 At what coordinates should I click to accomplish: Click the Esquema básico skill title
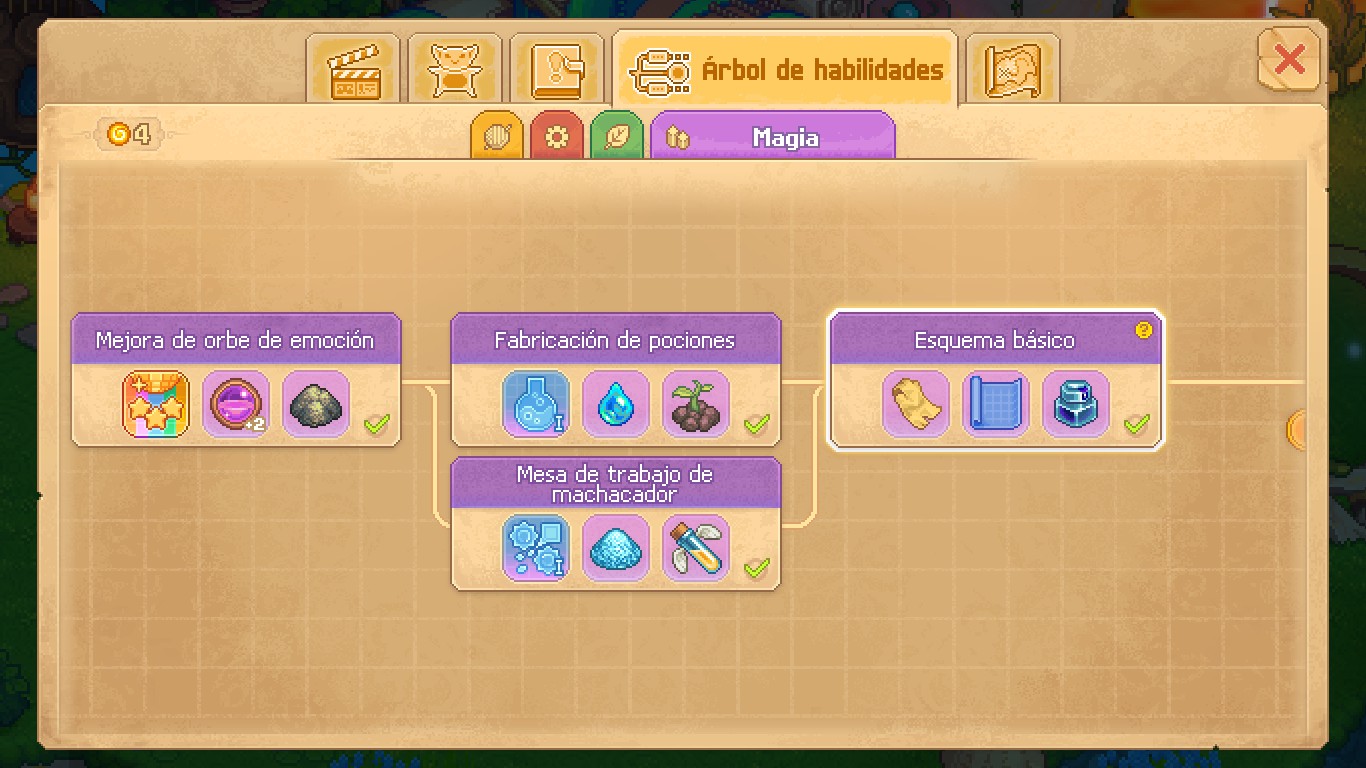[x=995, y=340]
